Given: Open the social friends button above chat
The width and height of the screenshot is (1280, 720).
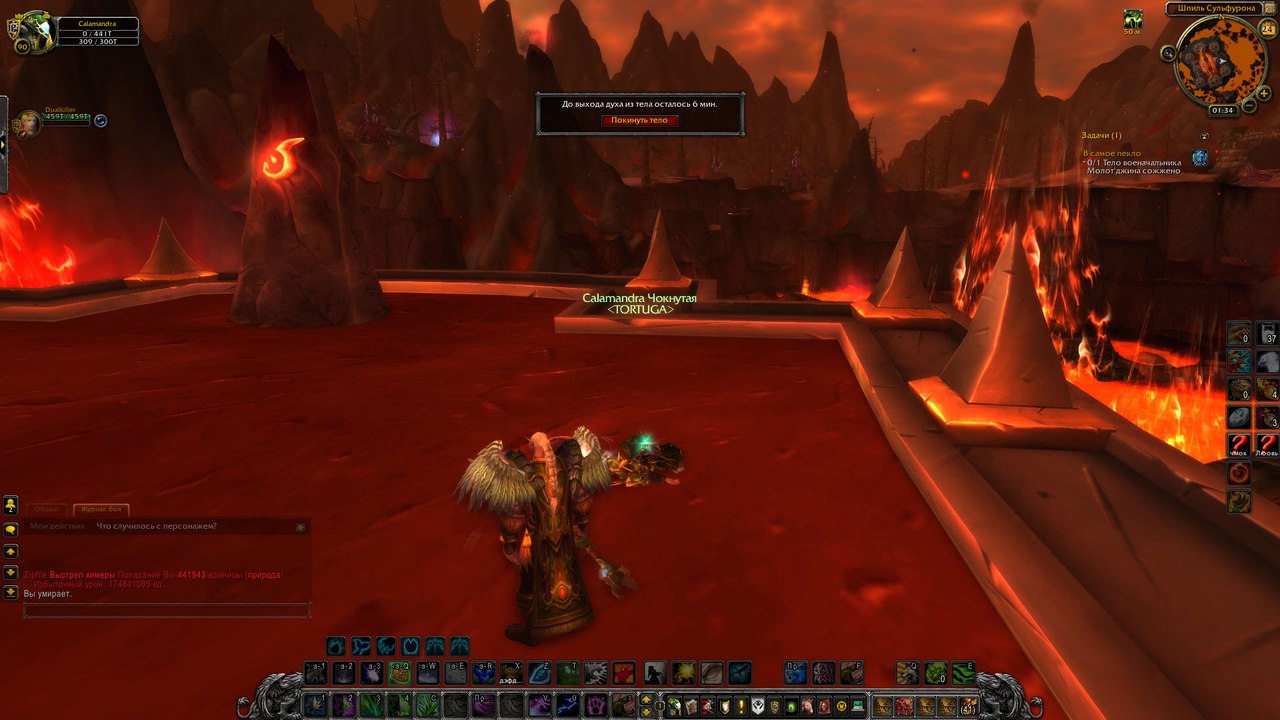Looking at the screenshot, I should 11,505.
